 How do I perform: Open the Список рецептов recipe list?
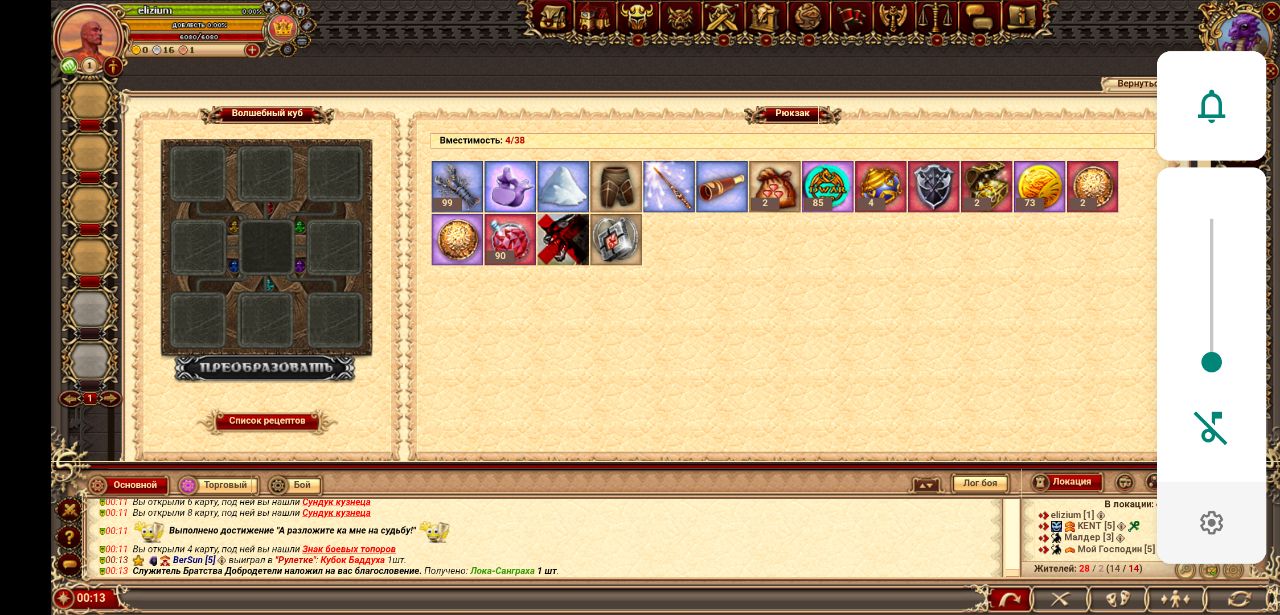[267, 421]
